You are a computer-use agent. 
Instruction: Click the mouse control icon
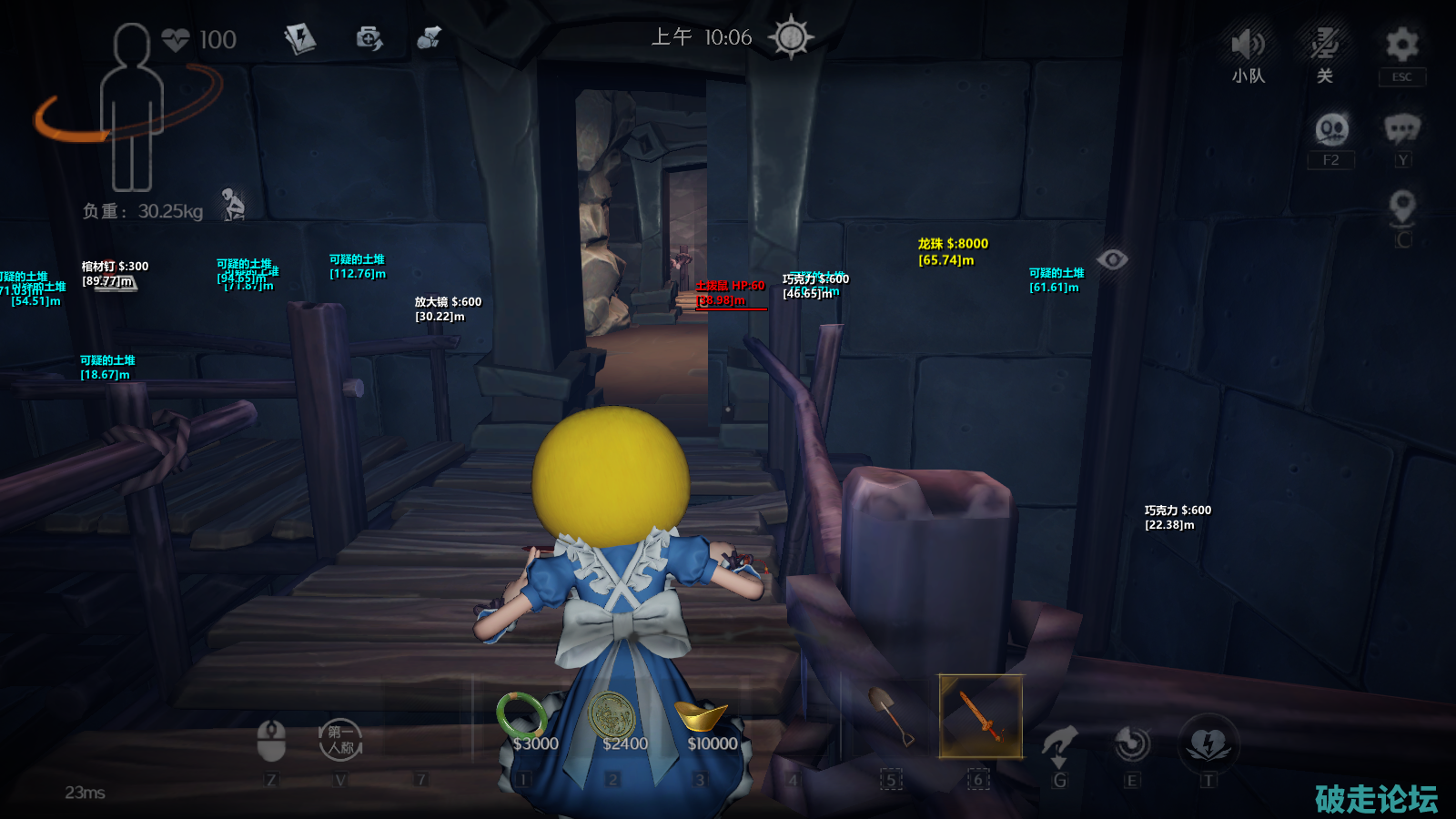pyautogui.click(x=271, y=740)
